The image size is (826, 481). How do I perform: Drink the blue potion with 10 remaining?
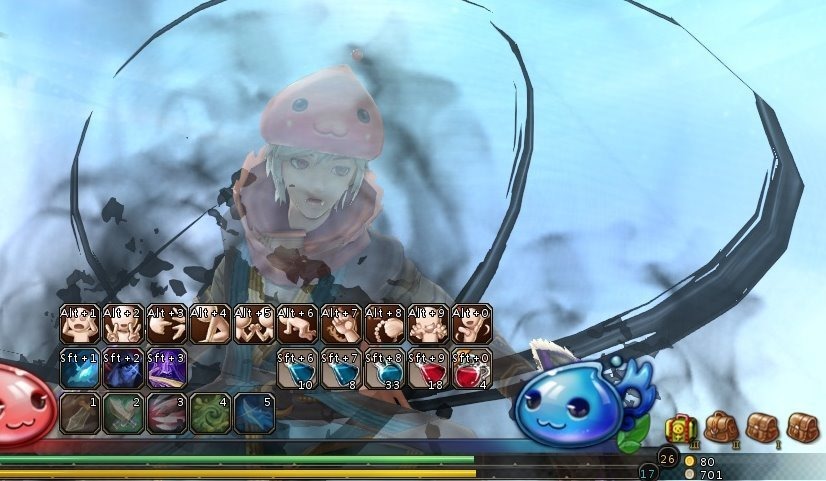298,369
